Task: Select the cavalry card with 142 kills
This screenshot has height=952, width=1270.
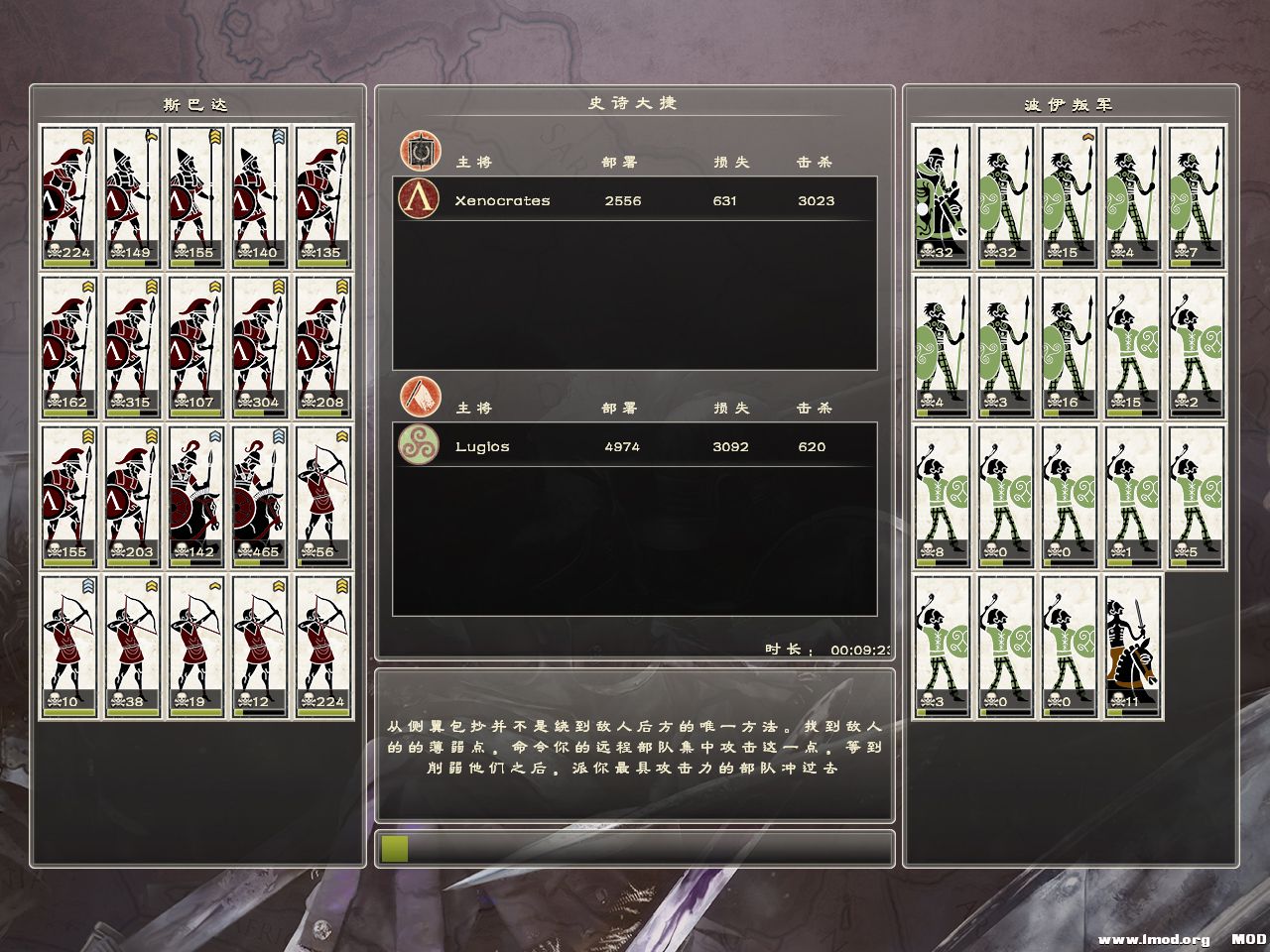Action: pyautogui.click(x=195, y=497)
